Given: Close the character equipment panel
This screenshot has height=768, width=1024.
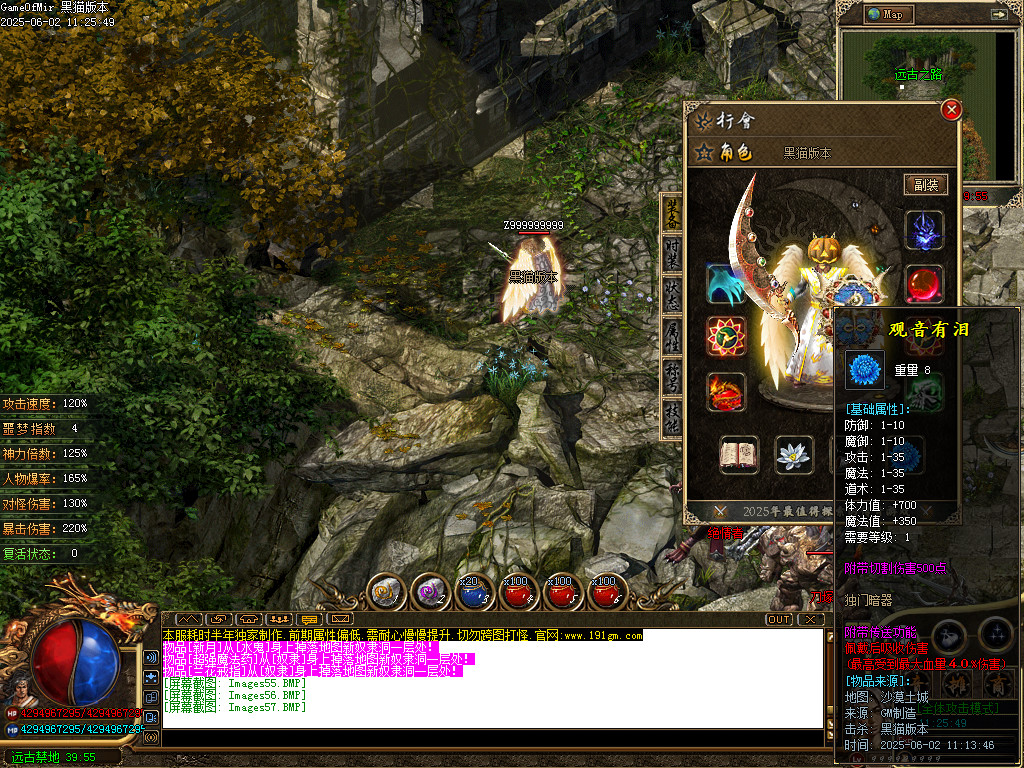Looking at the screenshot, I should click(x=951, y=109).
